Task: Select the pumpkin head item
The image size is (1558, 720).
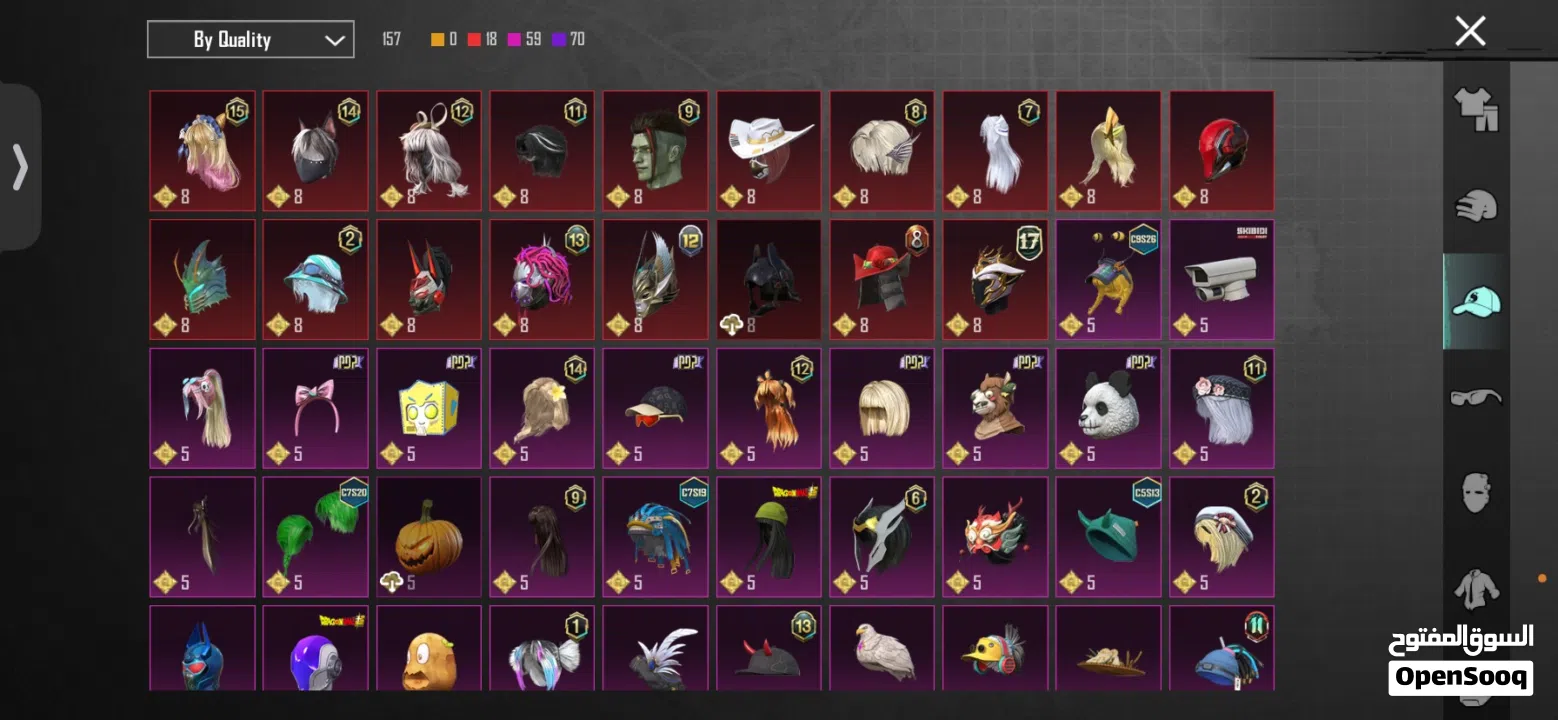Action: click(429, 537)
